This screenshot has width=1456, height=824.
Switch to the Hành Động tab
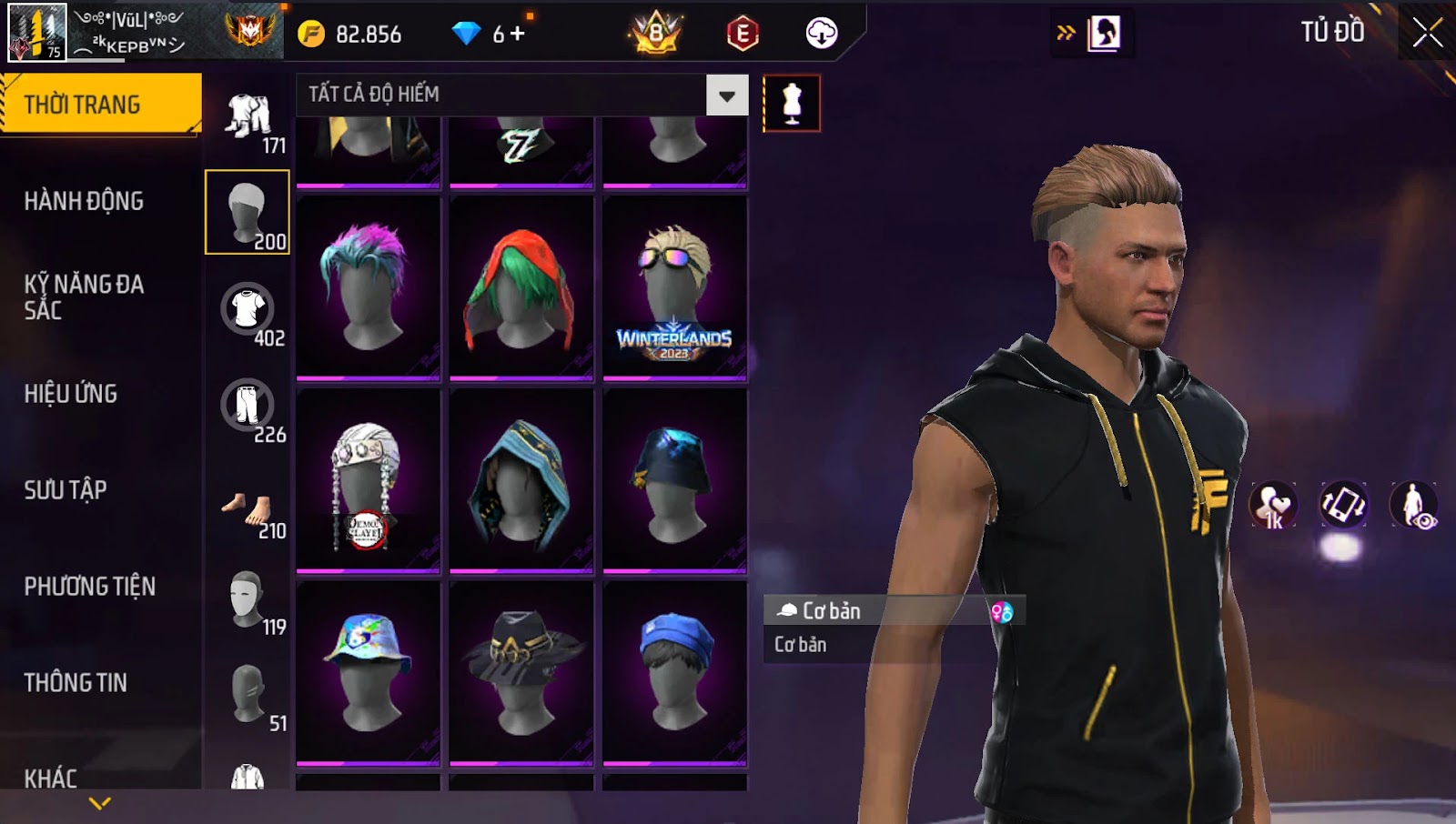tap(84, 201)
